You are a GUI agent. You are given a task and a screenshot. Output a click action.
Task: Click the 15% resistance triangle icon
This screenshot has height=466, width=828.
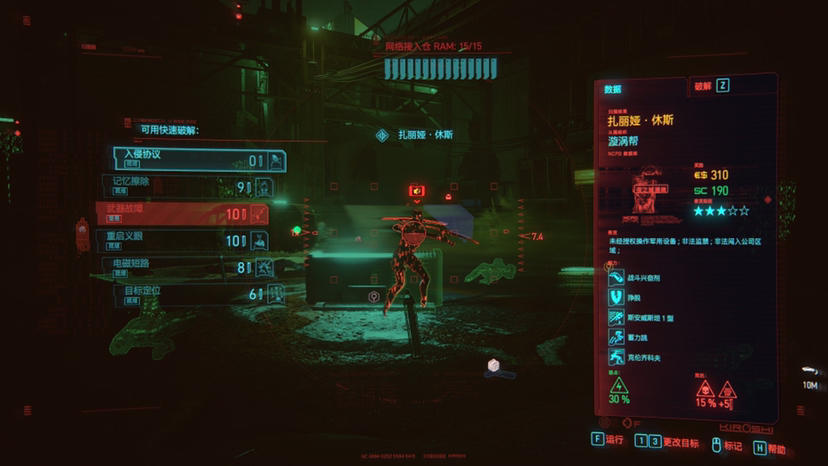tap(705, 388)
